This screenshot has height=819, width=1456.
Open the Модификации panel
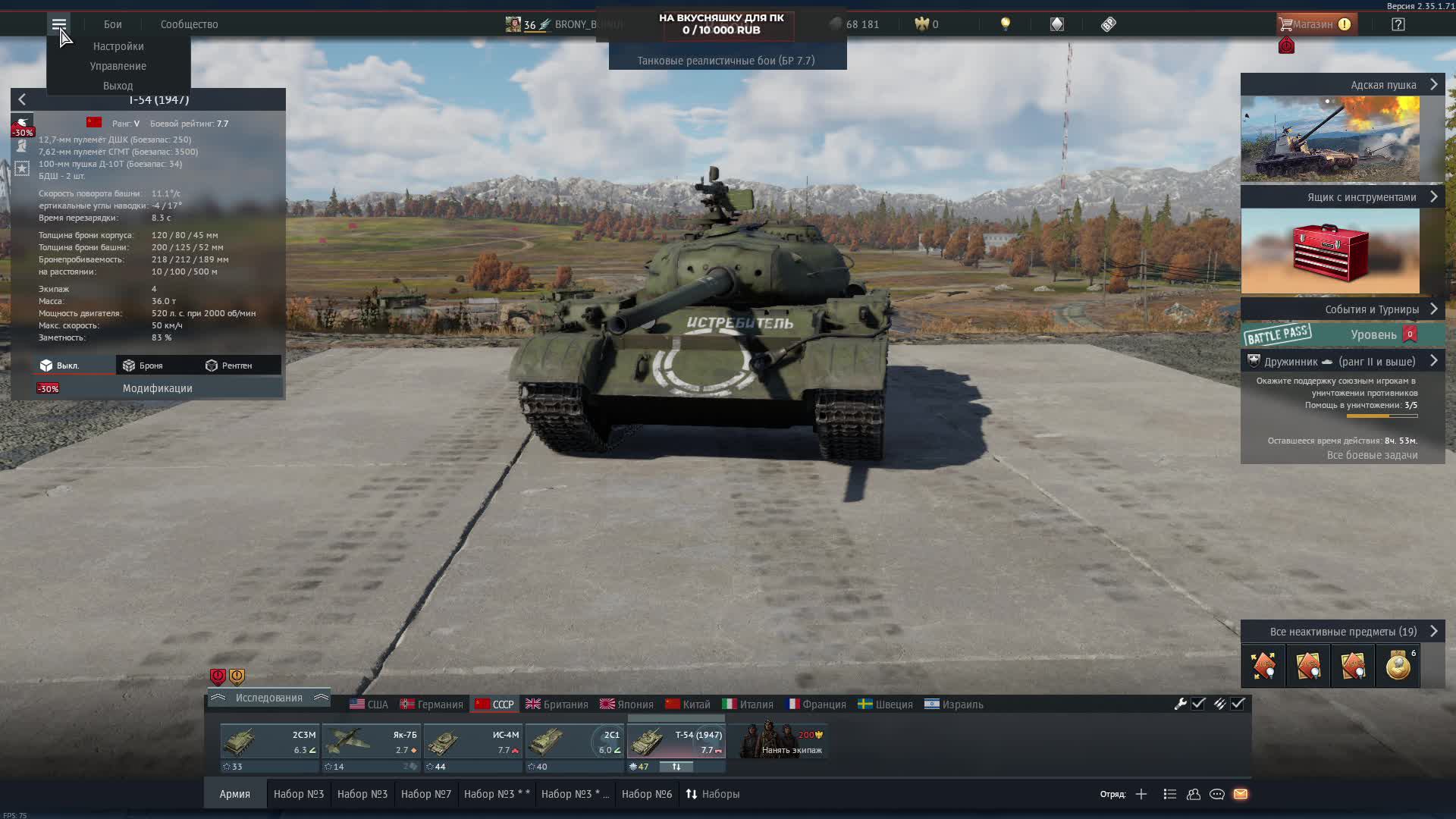tap(158, 388)
